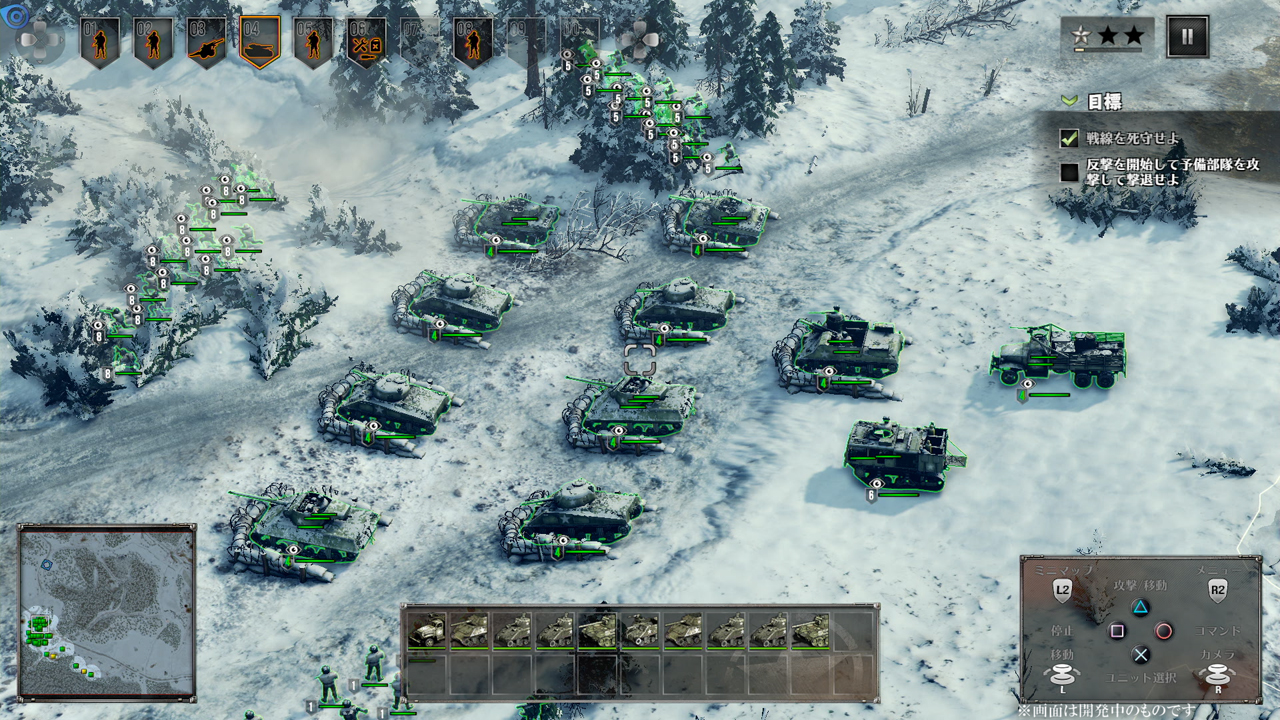The image size is (1280, 720).
Task: Select repair and supply group 06
Action: (x=366, y=42)
